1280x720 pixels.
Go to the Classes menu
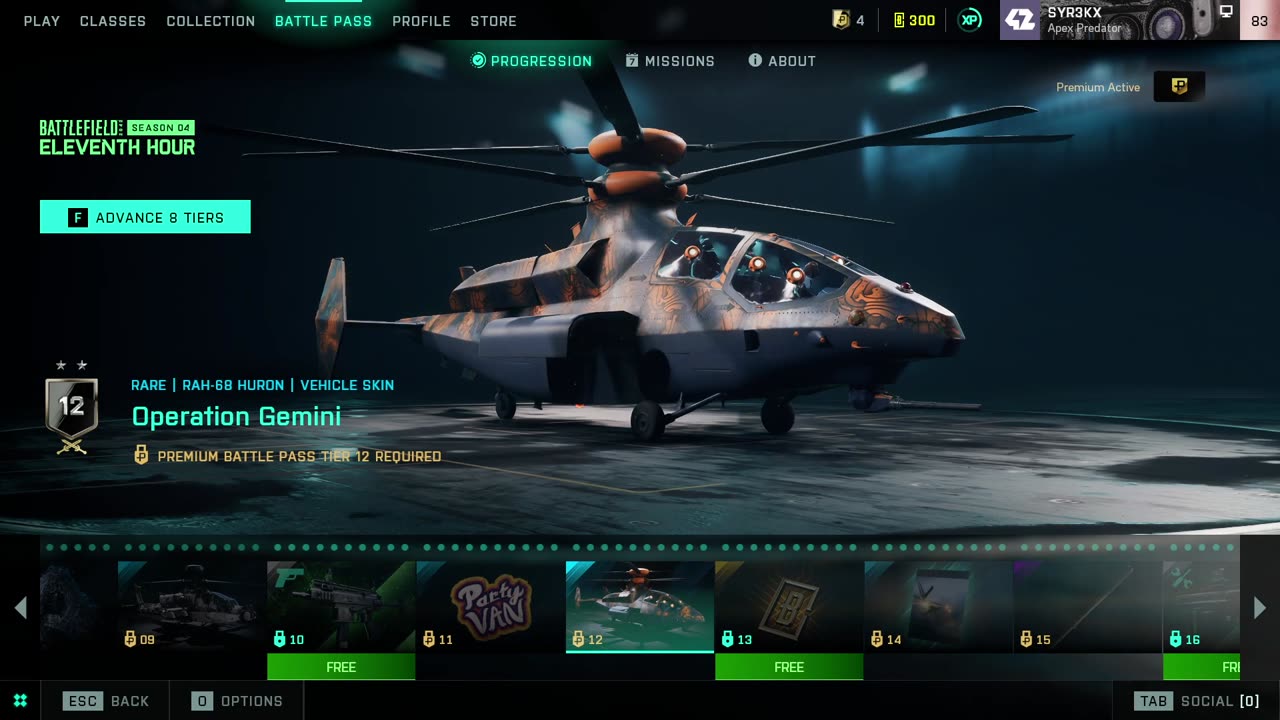click(113, 21)
